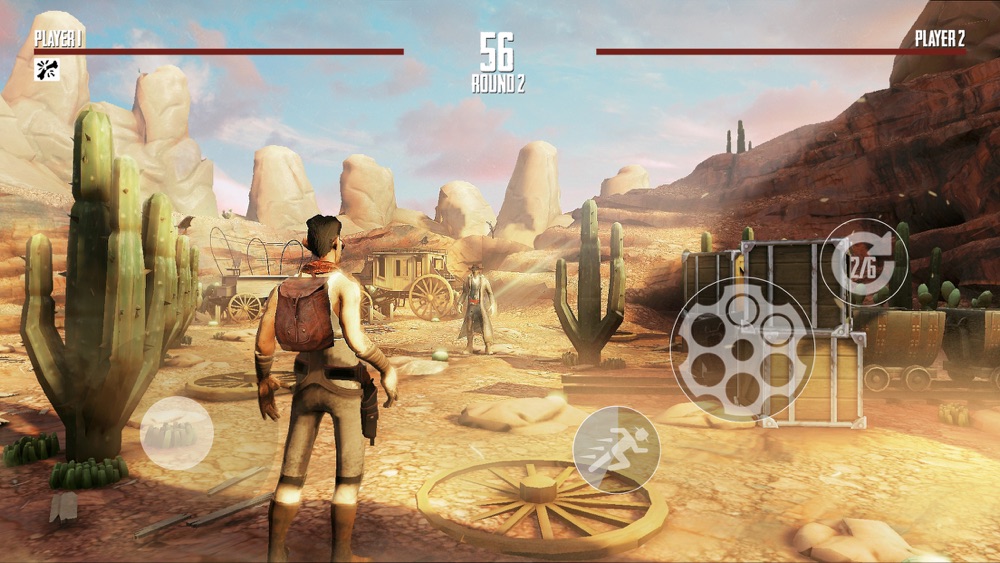Tap the translucent movement joystick circle
1000x563 pixels.
pyautogui.click(x=176, y=433)
